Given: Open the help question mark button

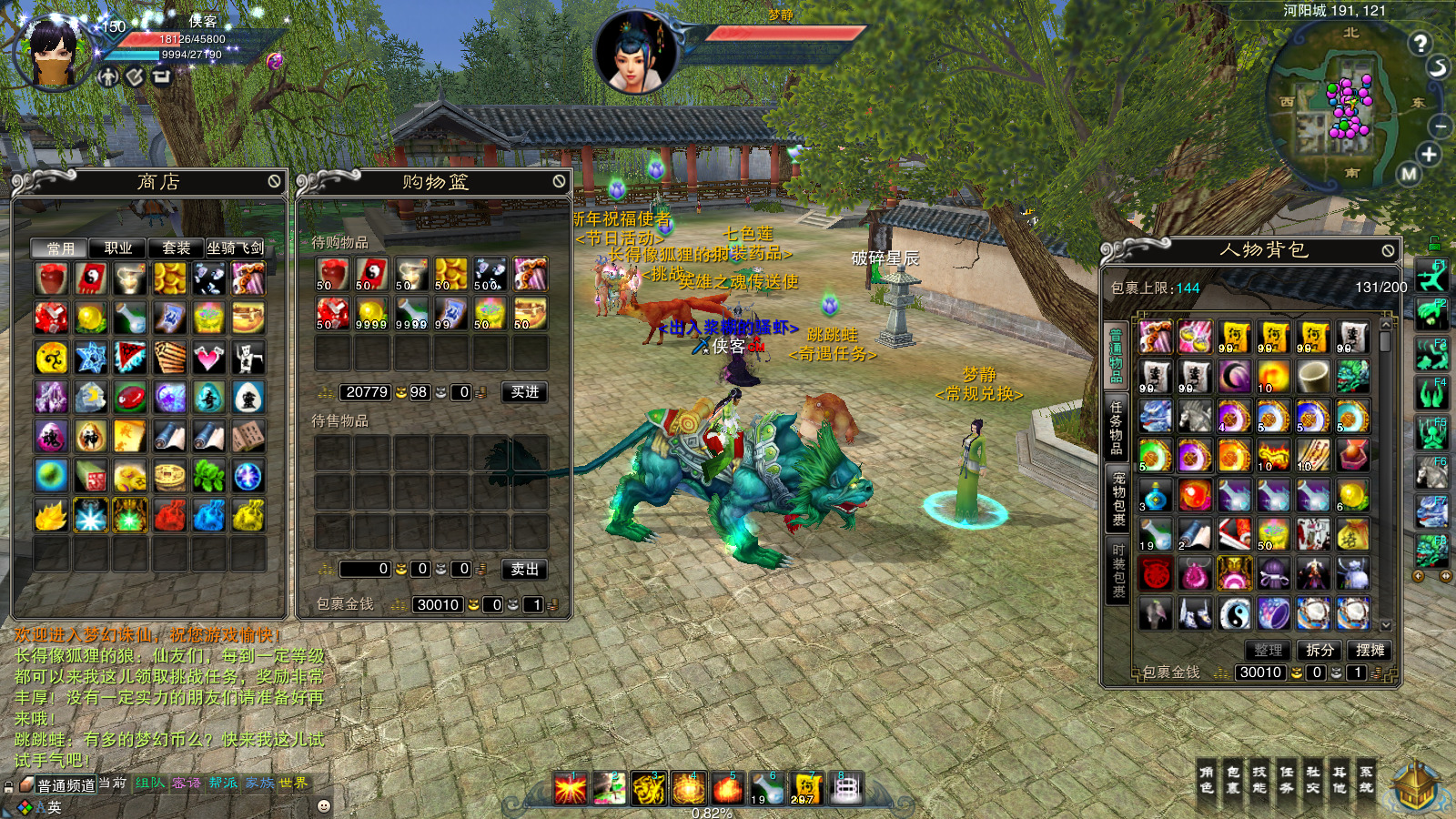Looking at the screenshot, I should pos(1420,43).
